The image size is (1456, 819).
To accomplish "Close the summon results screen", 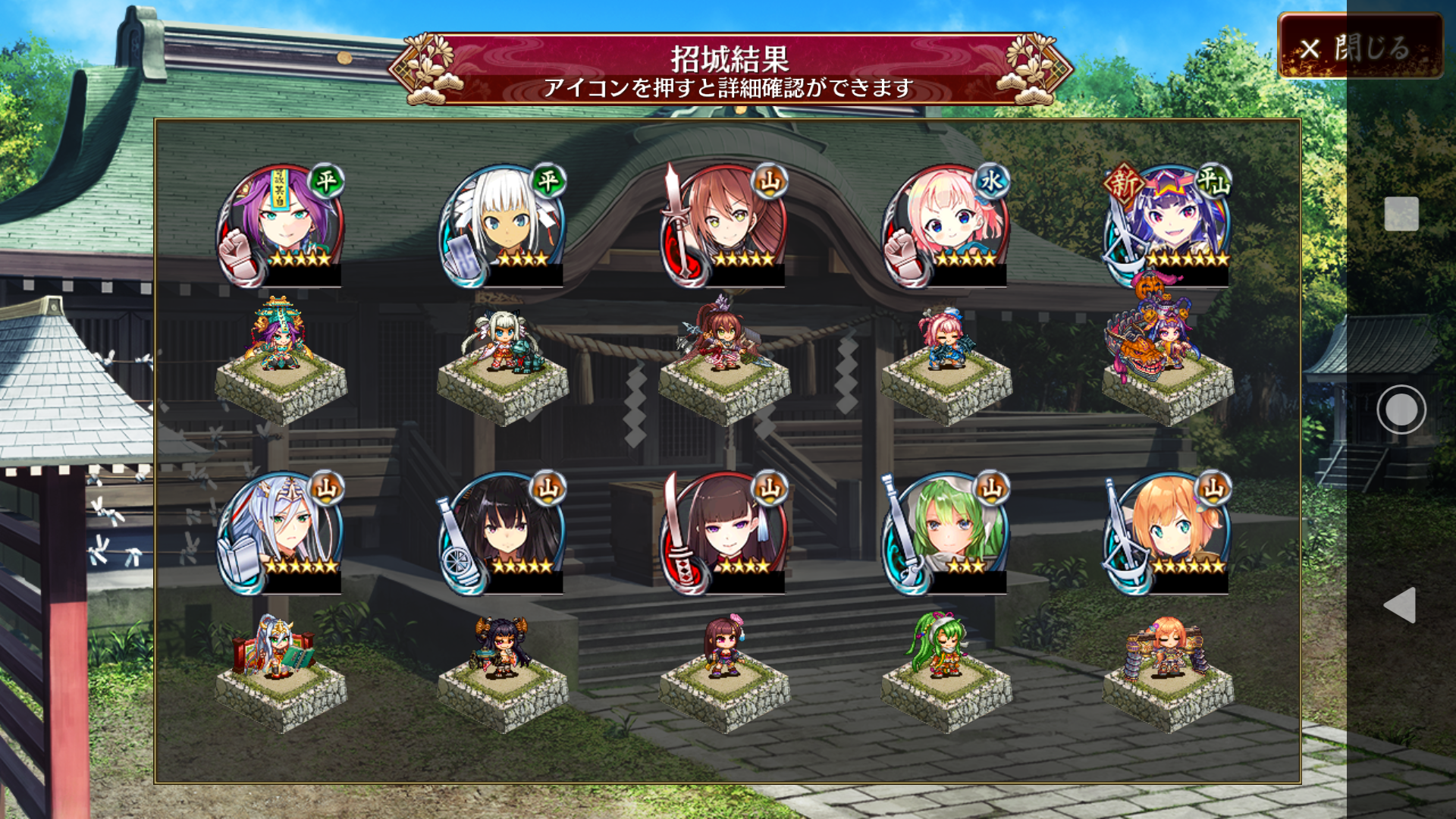I will [1360, 47].
